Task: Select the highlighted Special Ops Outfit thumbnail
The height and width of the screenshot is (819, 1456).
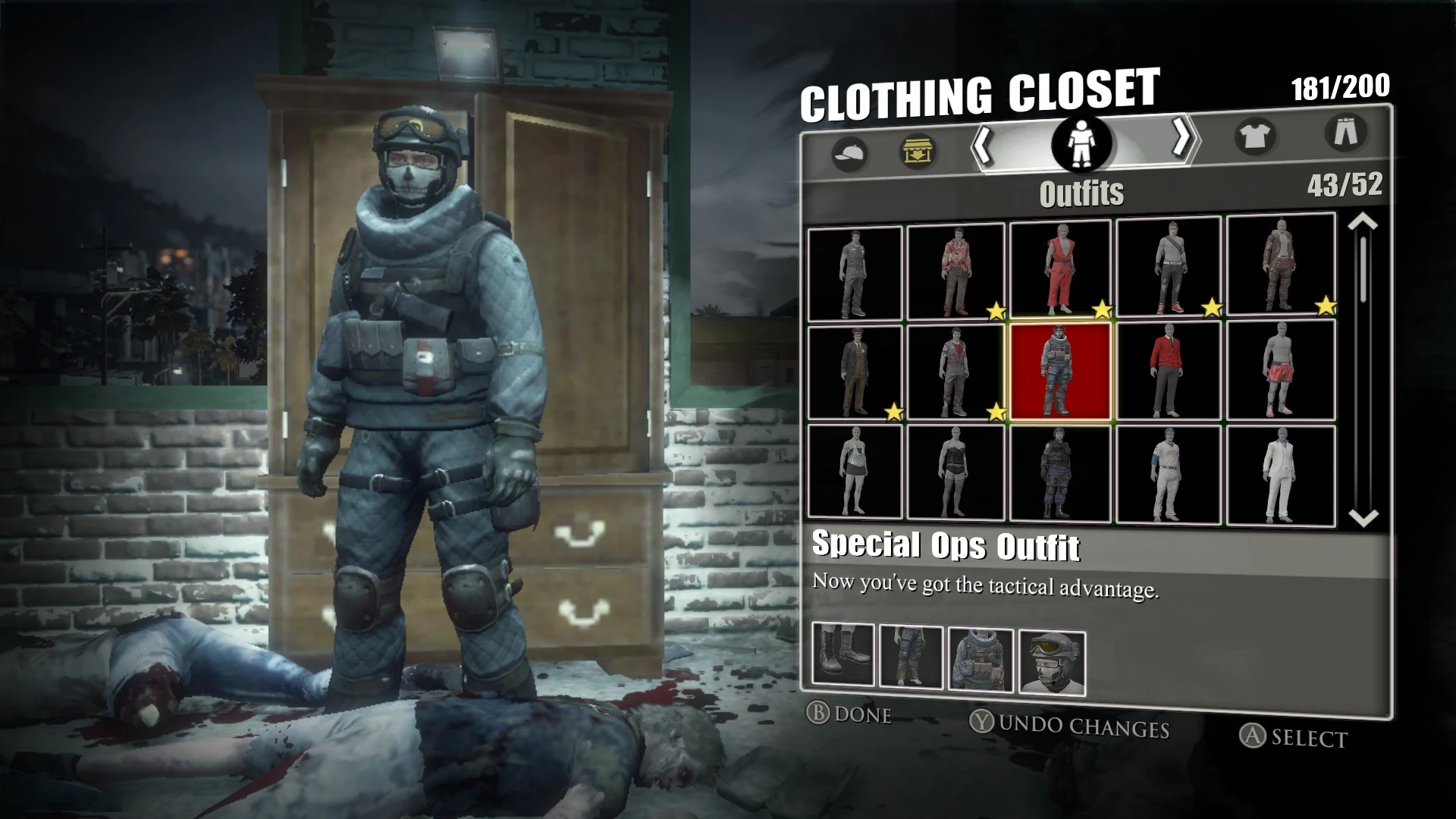Action: (x=1059, y=369)
